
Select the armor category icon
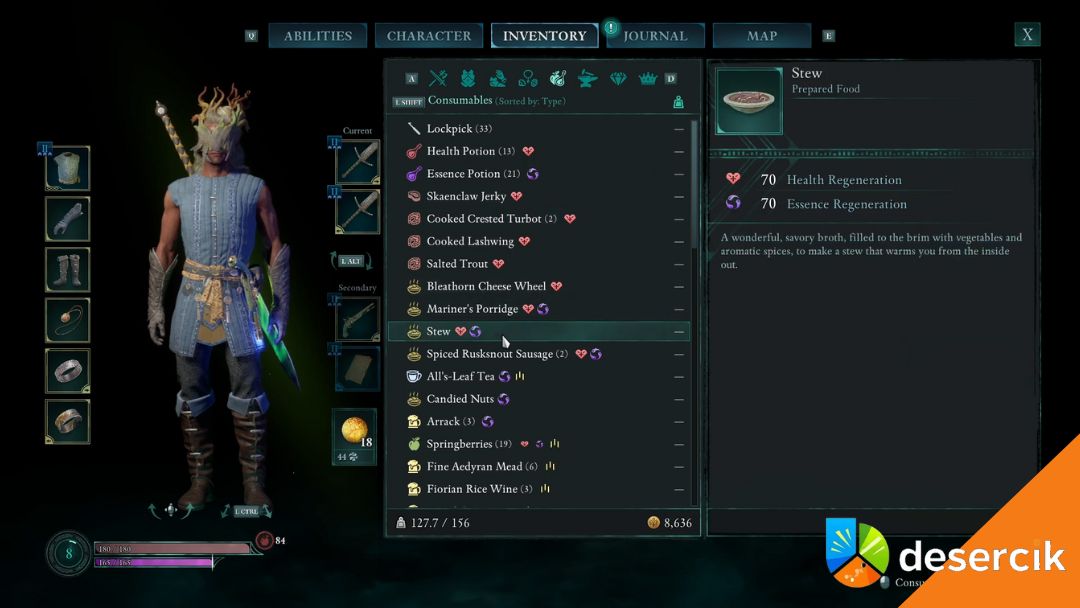tap(468, 78)
